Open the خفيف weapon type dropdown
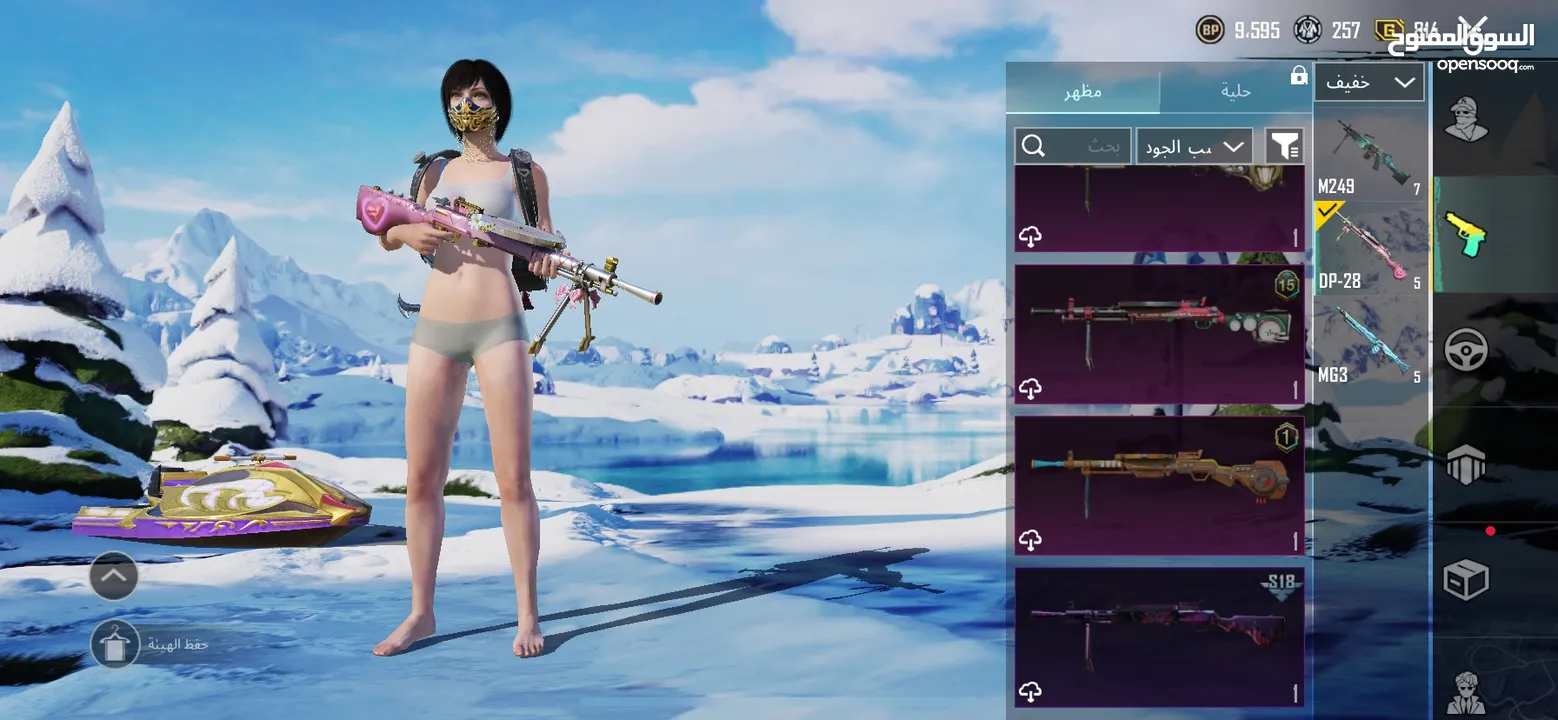This screenshot has height=720, width=1558. (1368, 82)
